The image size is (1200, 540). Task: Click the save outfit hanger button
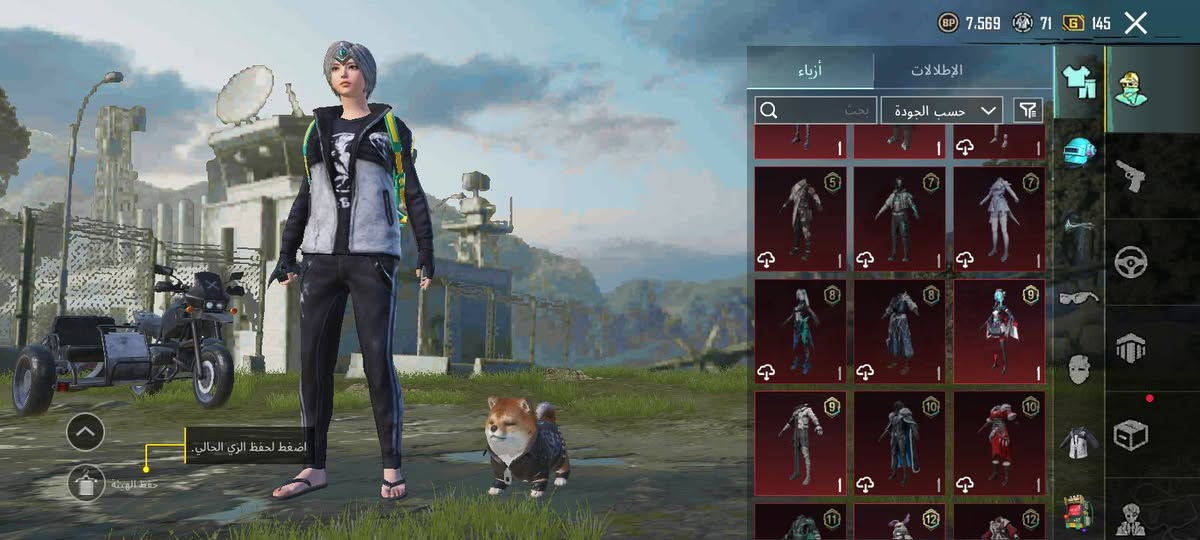point(86,483)
